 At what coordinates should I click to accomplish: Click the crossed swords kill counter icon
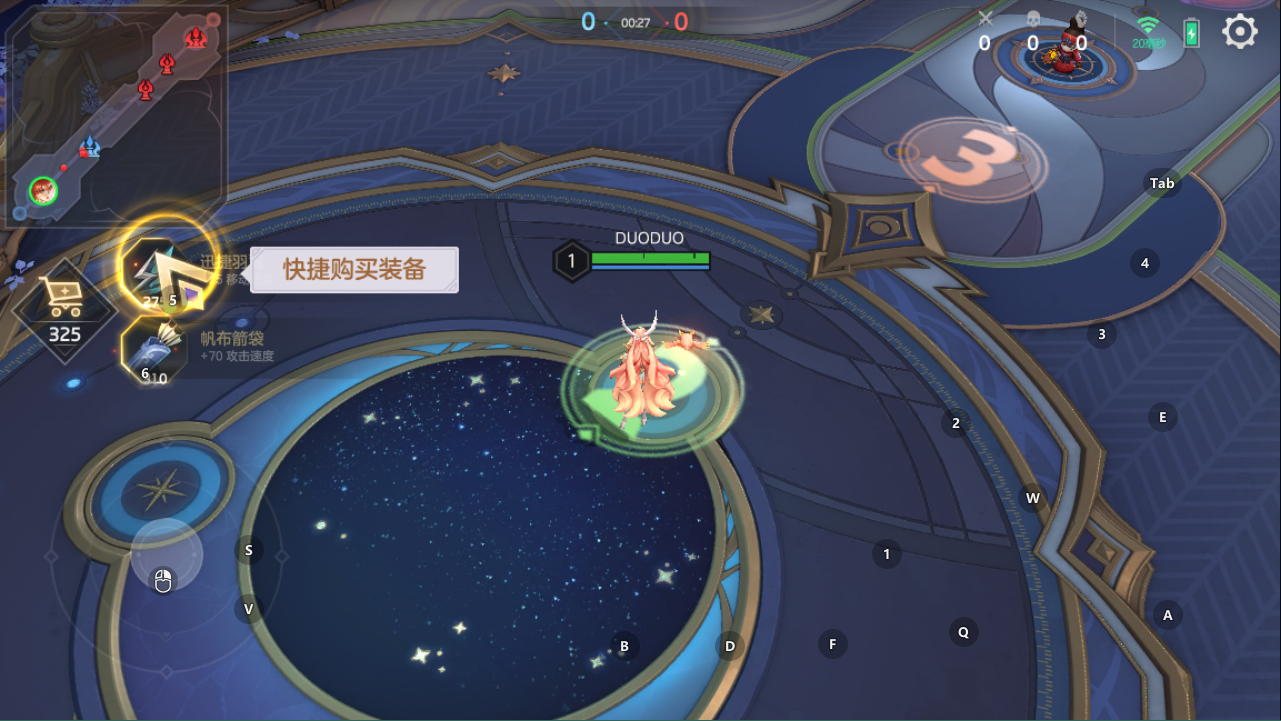985,18
